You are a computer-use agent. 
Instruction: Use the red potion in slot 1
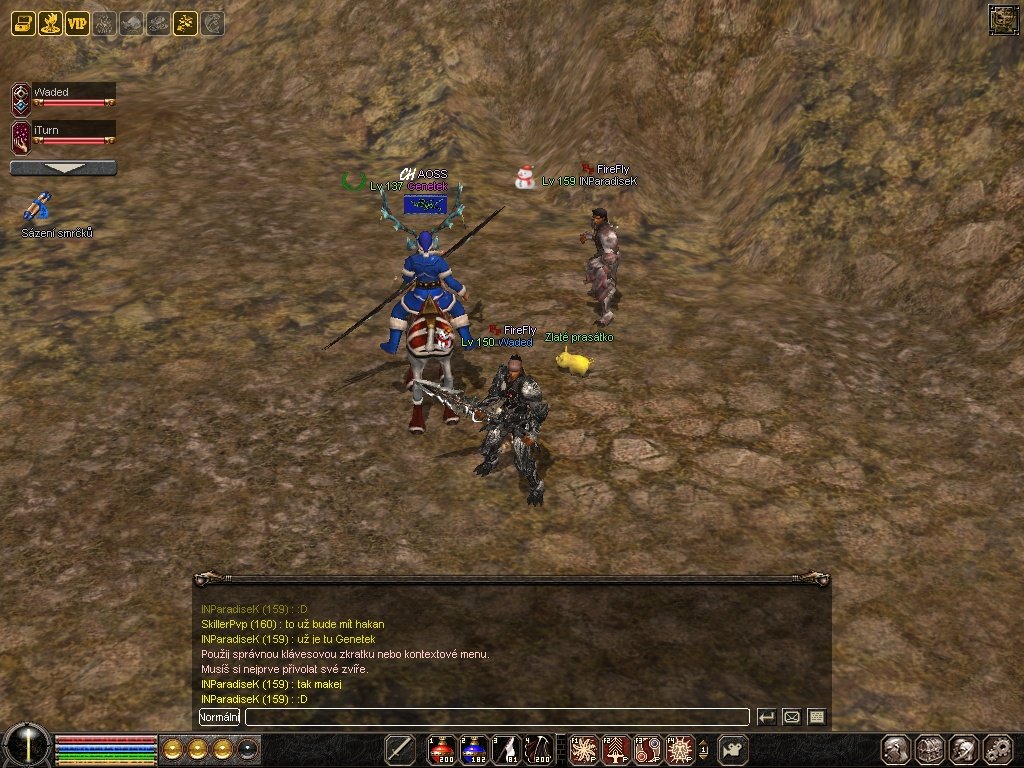[x=442, y=749]
